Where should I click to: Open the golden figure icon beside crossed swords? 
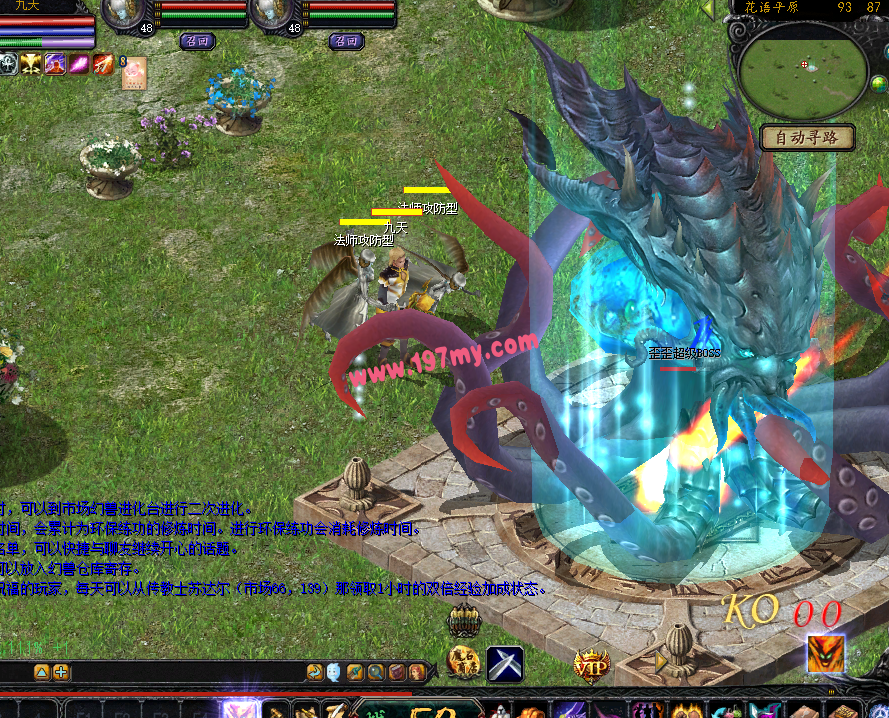coord(463,661)
